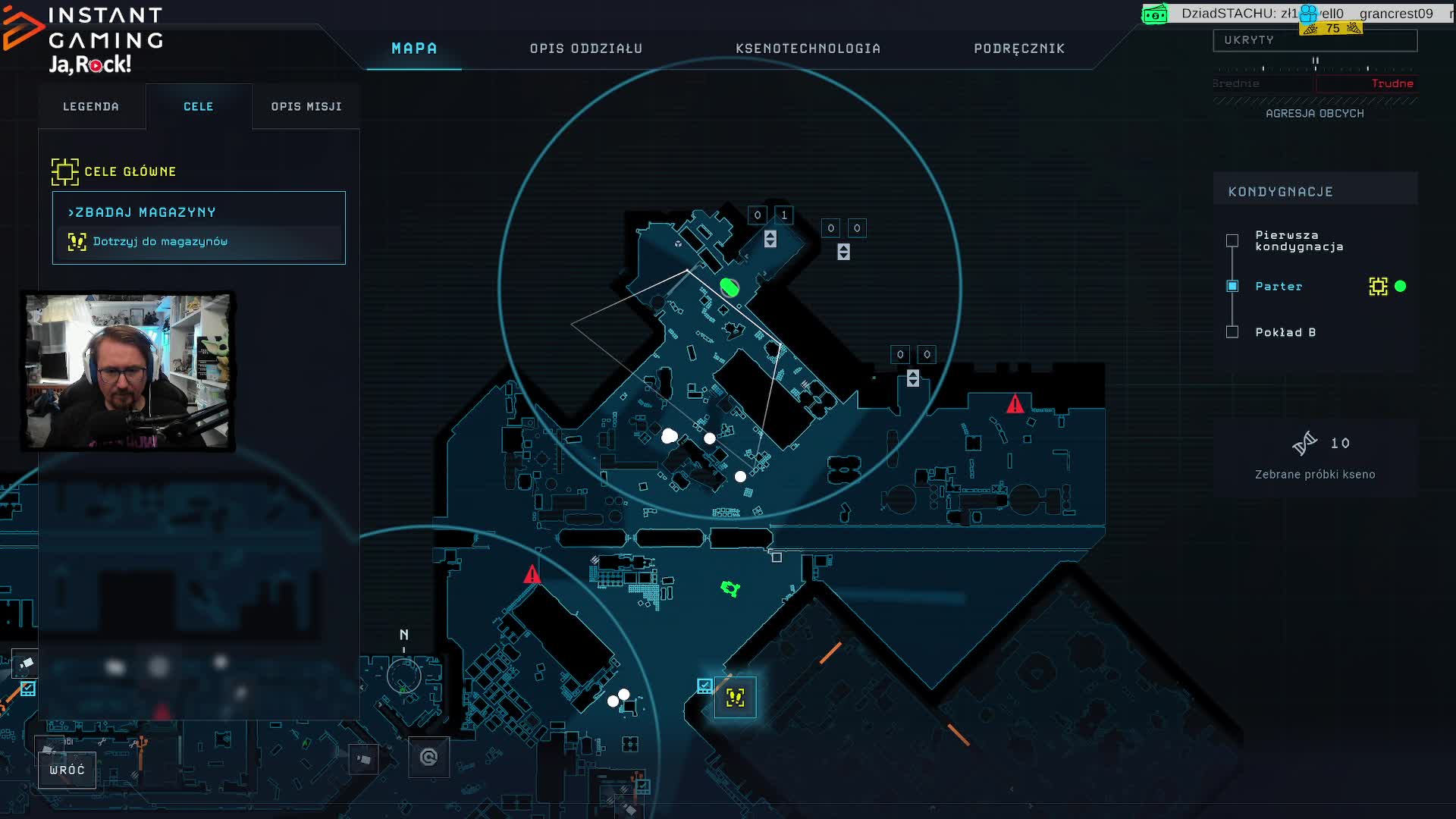Click the Dotrzyj do magazynów sub-objective
This screenshot has width=1456, height=819.
[x=160, y=242]
